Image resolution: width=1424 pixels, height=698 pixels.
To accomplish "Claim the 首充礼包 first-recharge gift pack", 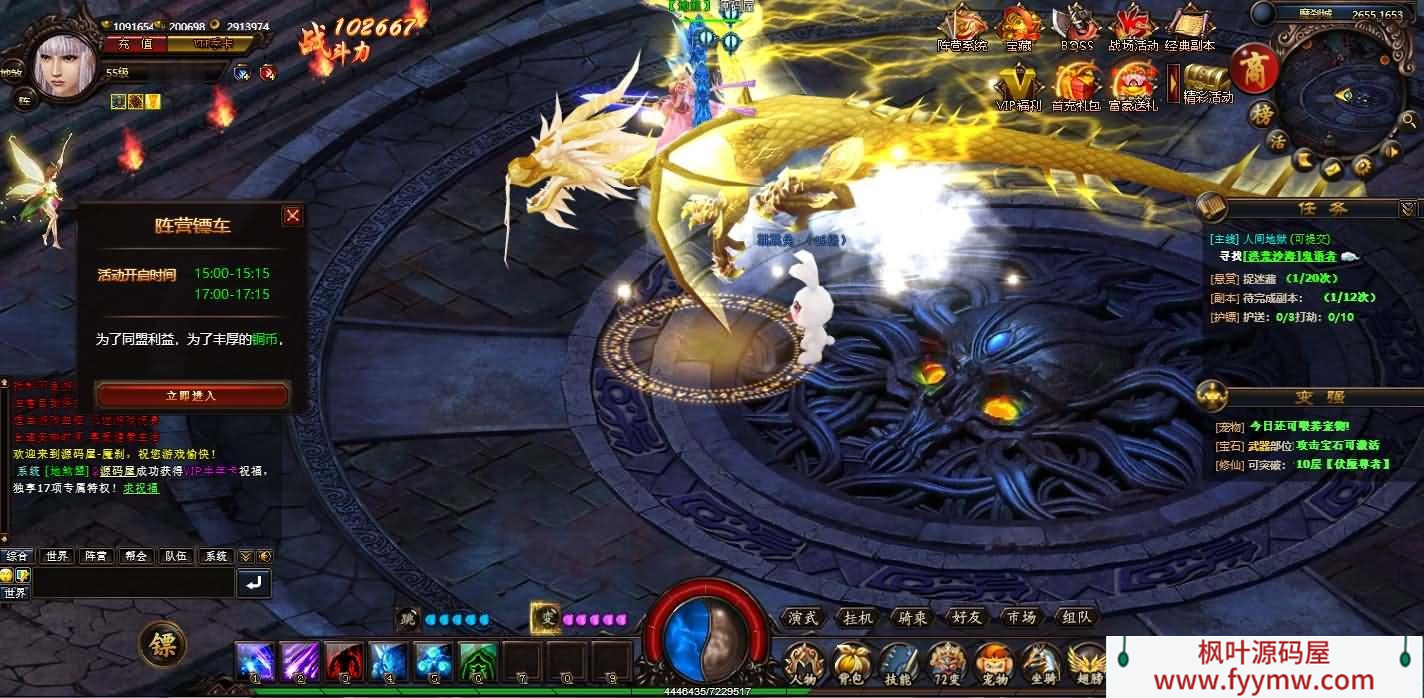I will tap(1076, 84).
